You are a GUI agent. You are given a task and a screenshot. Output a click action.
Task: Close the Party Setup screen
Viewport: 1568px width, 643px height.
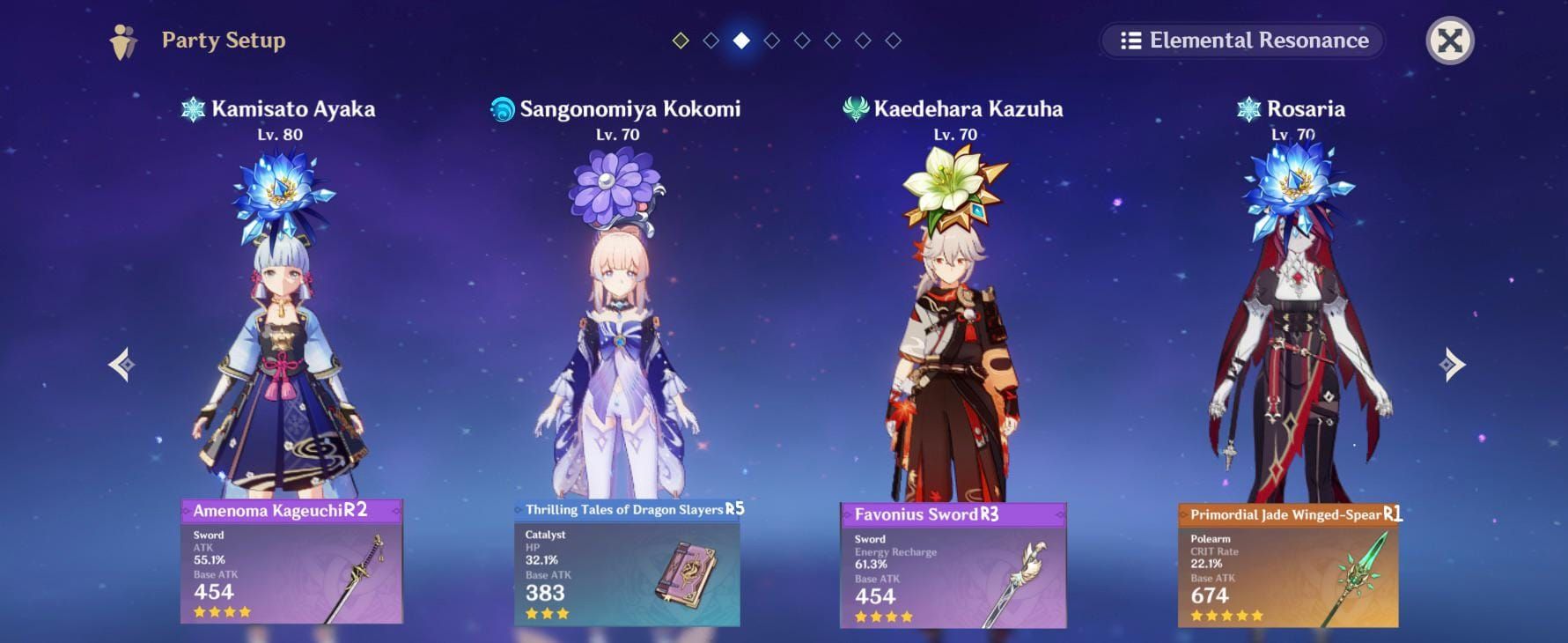coord(1449,41)
